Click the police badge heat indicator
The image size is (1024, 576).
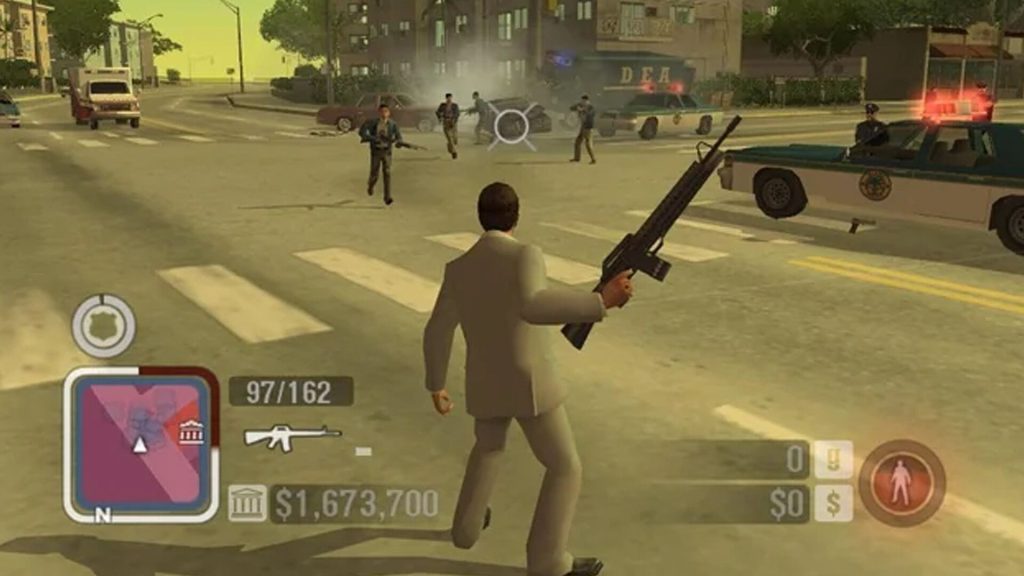(103, 326)
